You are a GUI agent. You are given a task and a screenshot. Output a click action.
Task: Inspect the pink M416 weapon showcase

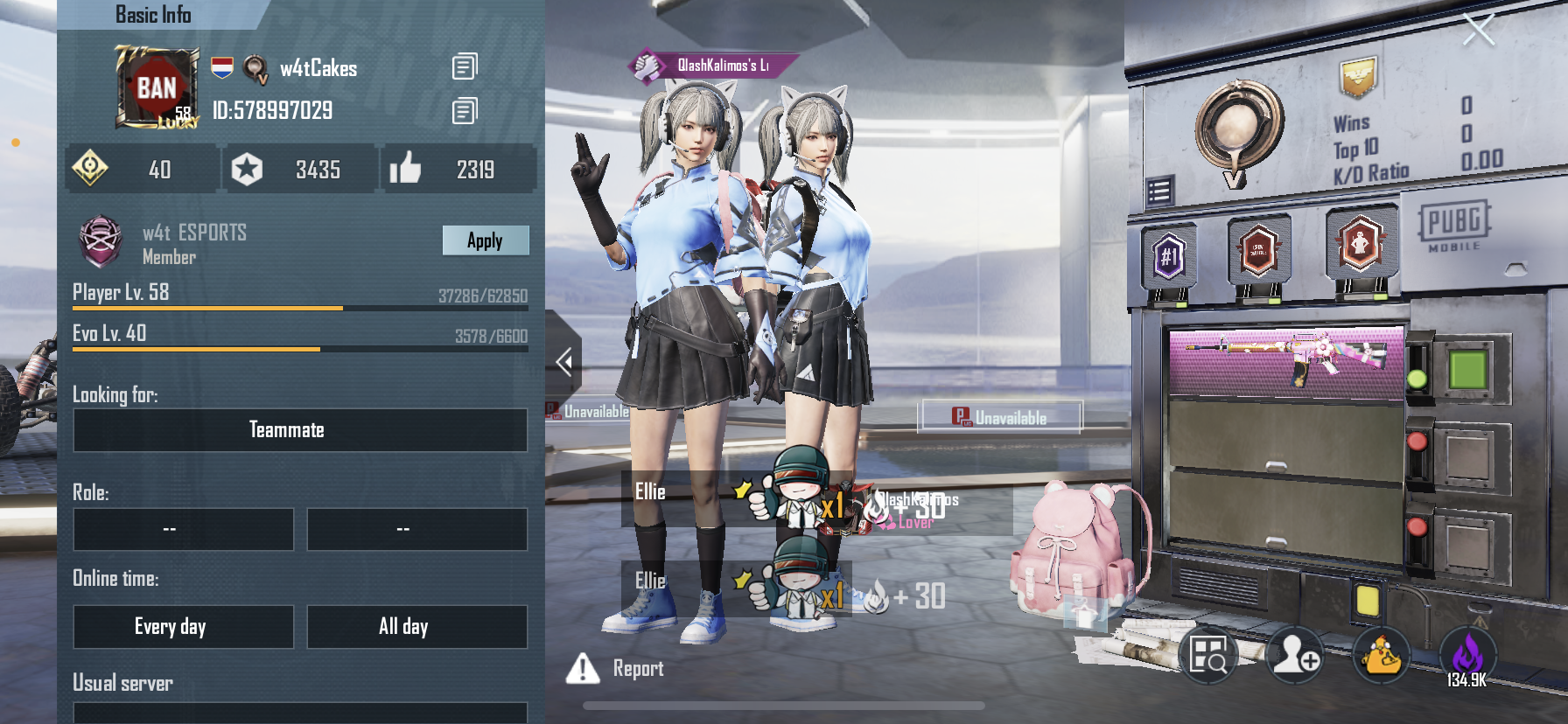pyautogui.click(x=1286, y=359)
